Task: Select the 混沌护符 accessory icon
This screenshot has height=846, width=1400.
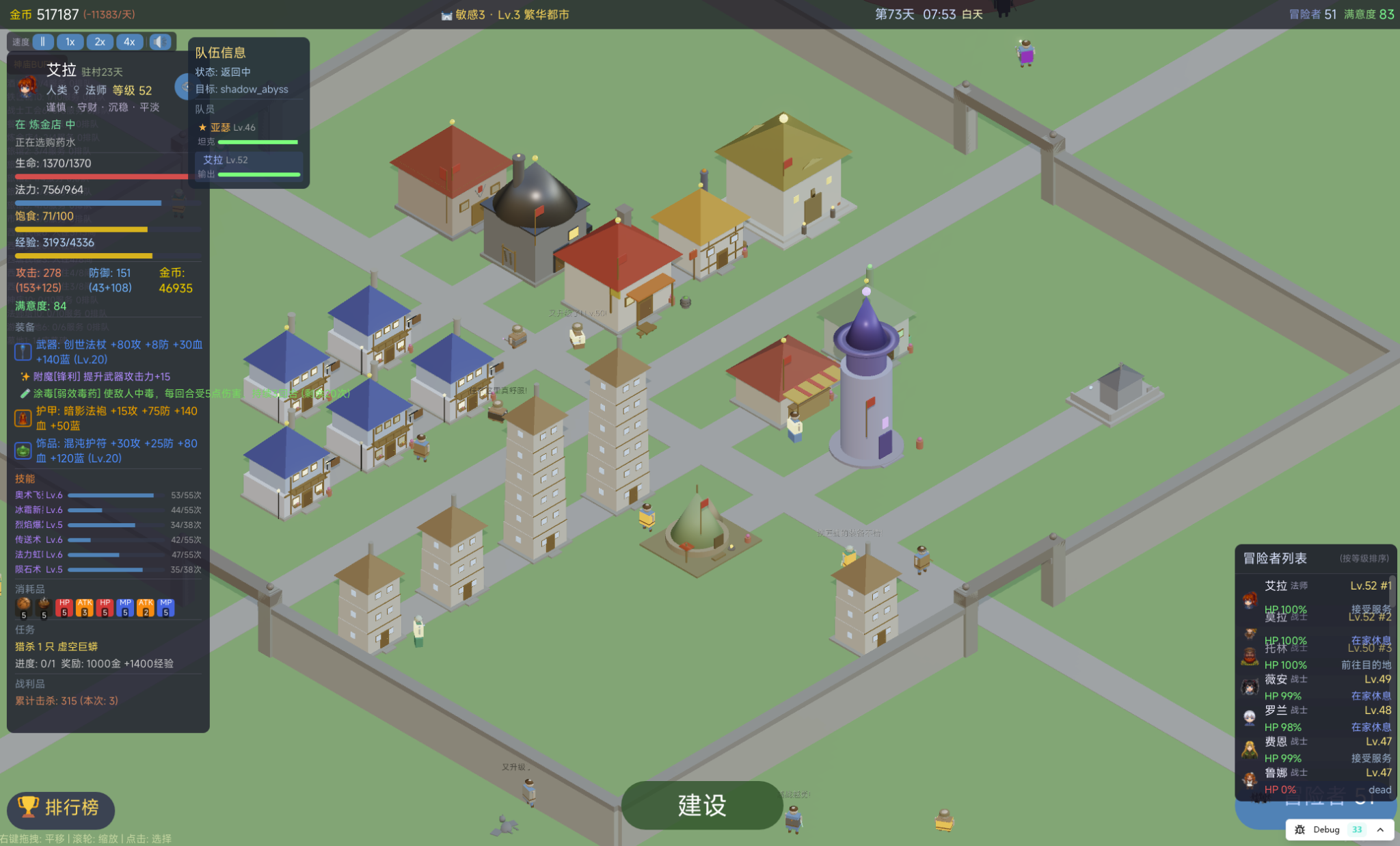Action: (x=23, y=451)
